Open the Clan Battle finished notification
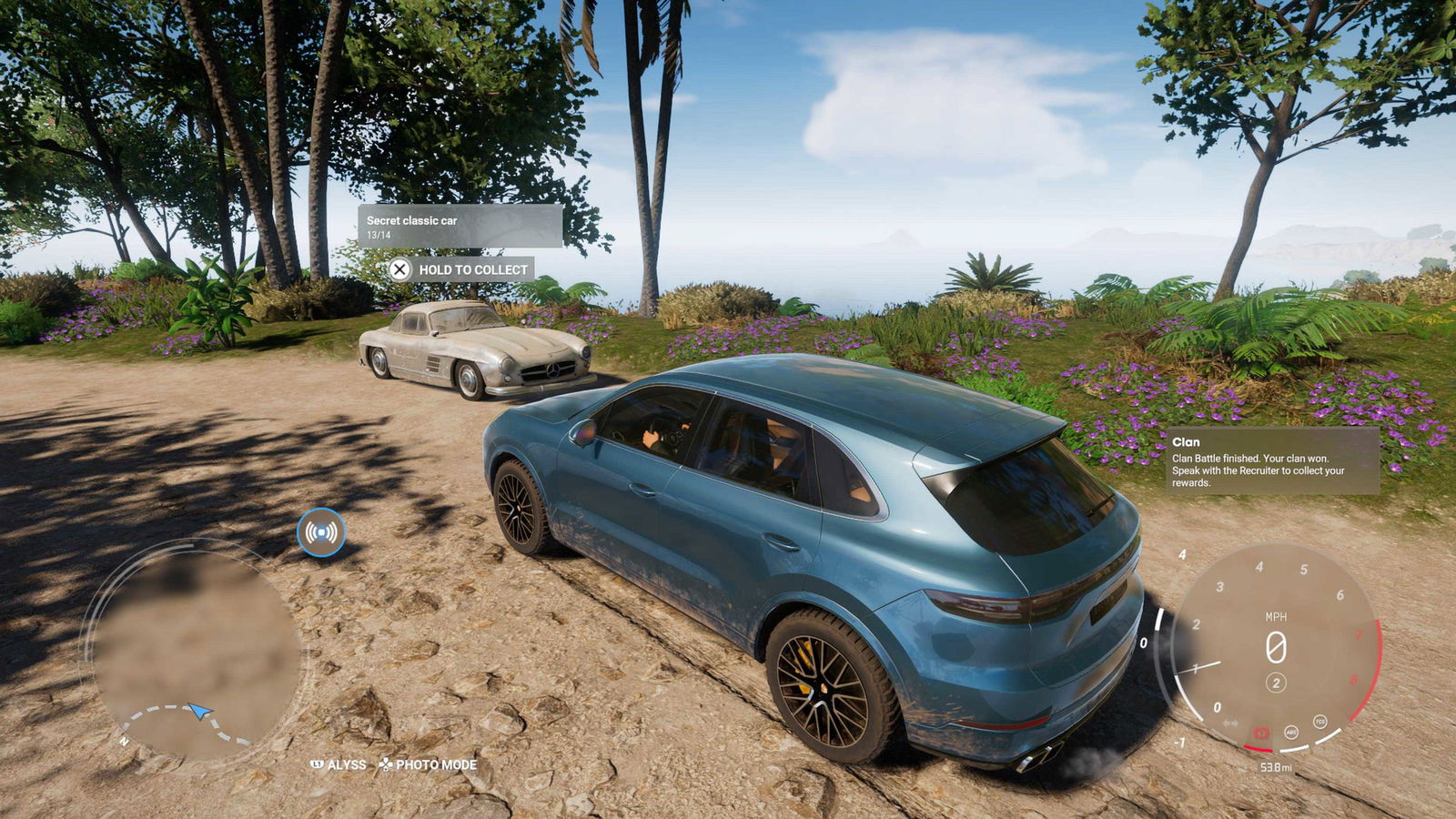 click(x=1272, y=461)
